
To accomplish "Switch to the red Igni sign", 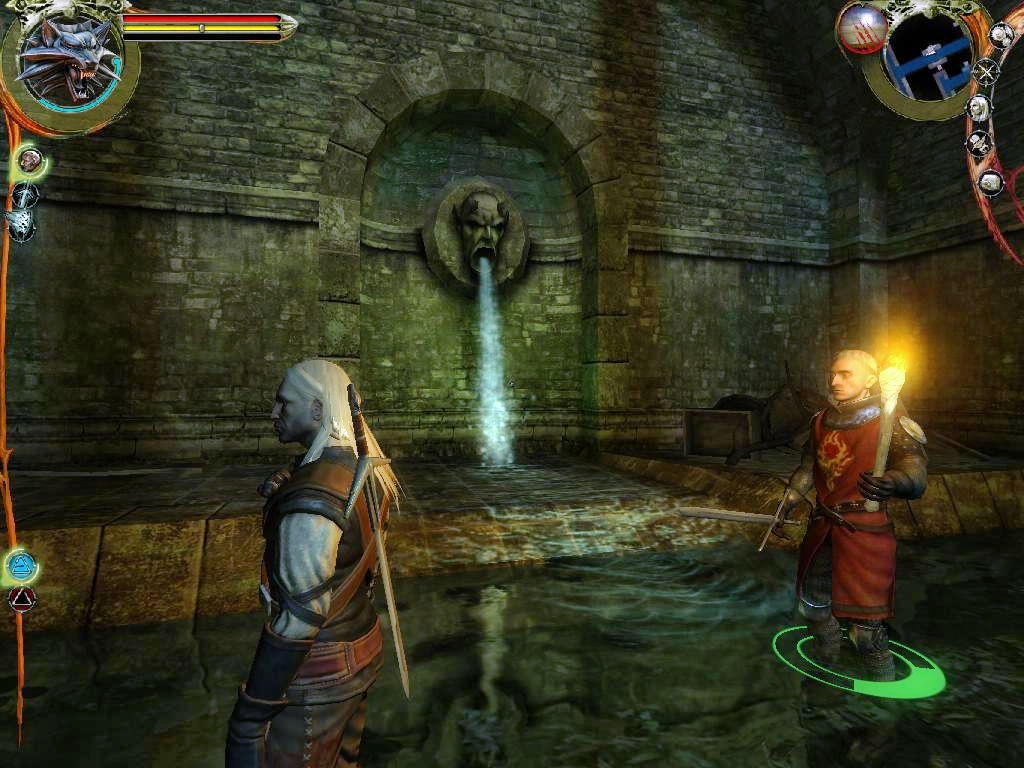I will pyautogui.click(x=21, y=599).
